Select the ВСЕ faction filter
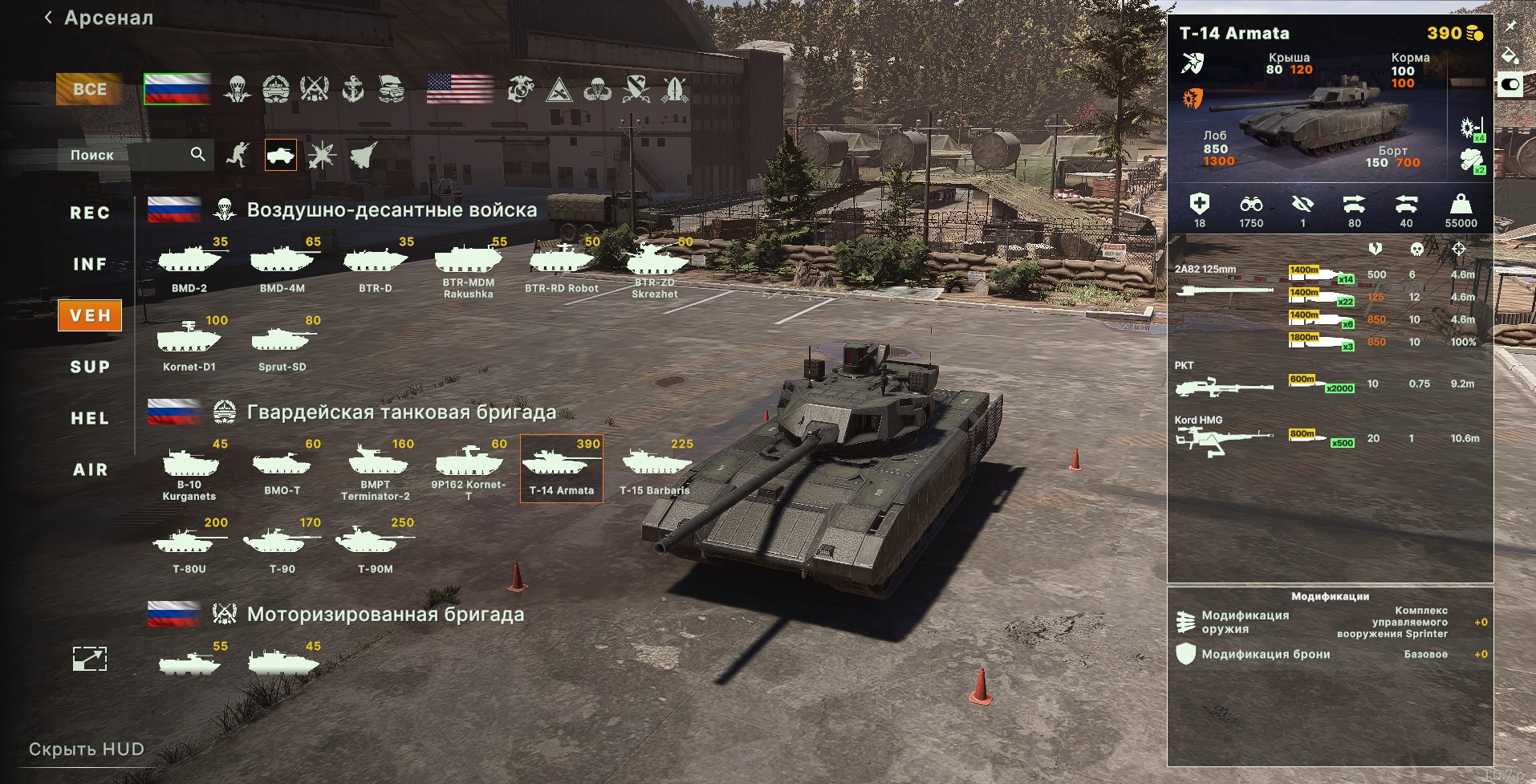Viewport: 1536px width, 784px height. pyautogui.click(x=89, y=89)
